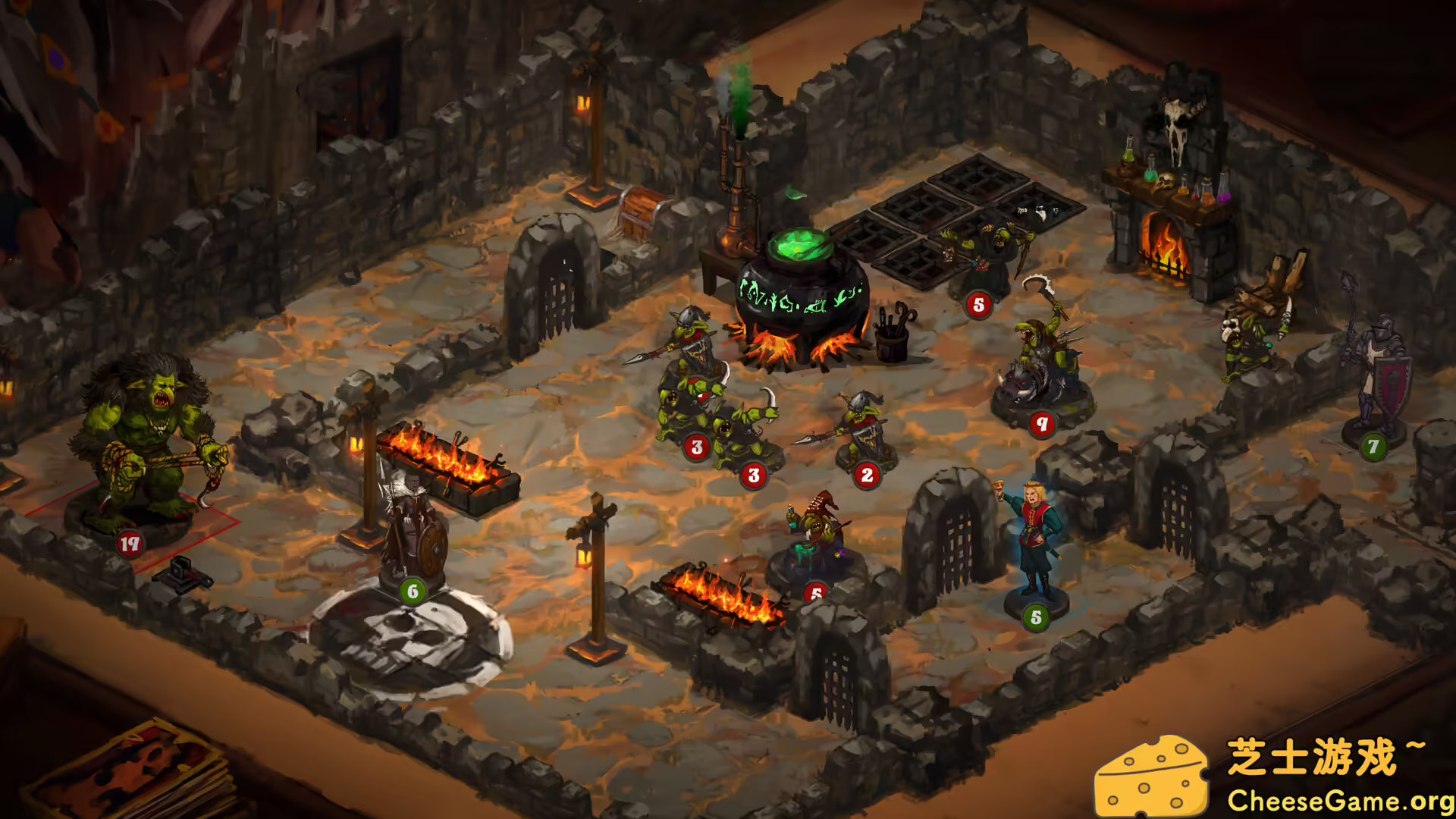Open the treasure chest near the gate
Image resolution: width=1456 pixels, height=819 pixels.
tap(641, 212)
